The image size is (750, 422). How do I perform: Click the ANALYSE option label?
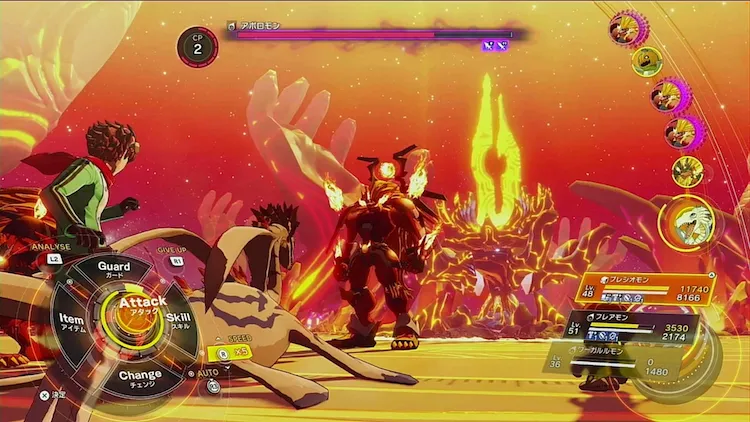pyautogui.click(x=50, y=246)
